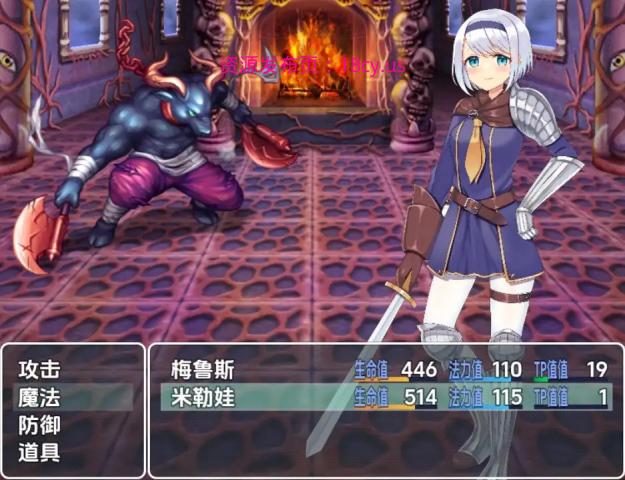Pick the 防御 defend command
The height and width of the screenshot is (480, 625).
pos(40,424)
